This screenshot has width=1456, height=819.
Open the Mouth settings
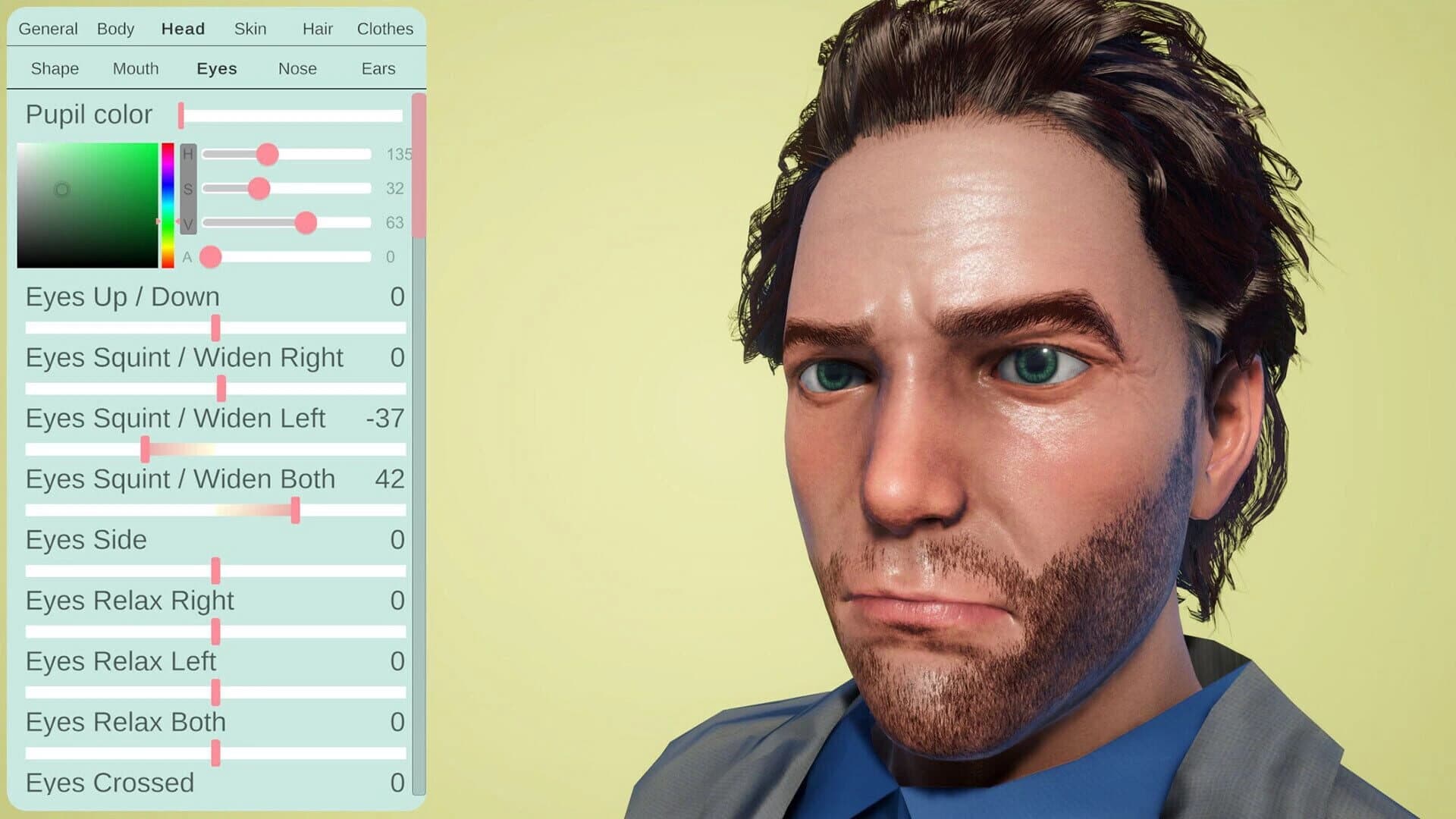click(136, 68)
